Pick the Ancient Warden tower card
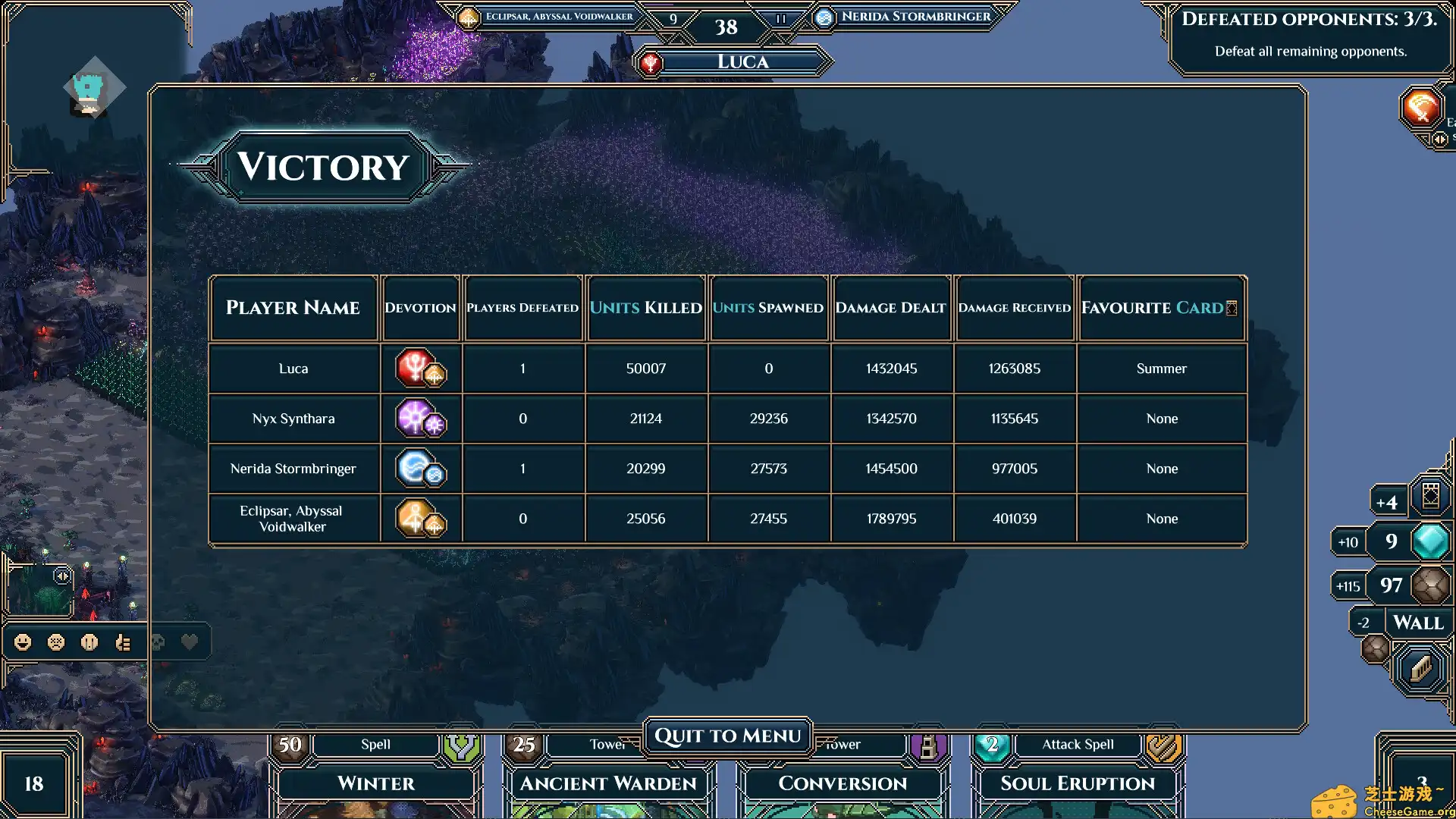Viewport: 1456px width, 819px height. [x=607, y=783]
